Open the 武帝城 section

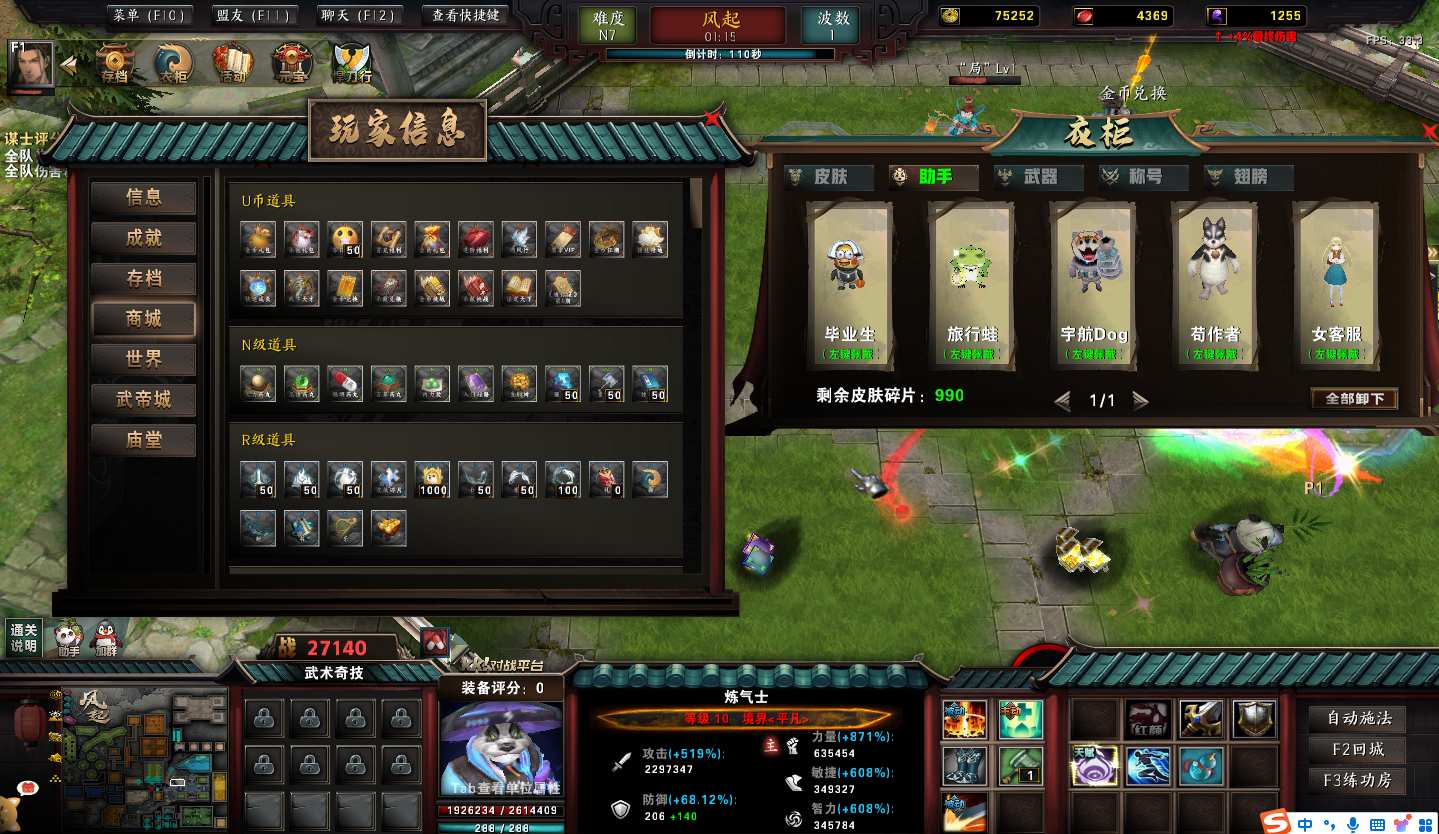point(144,400)
